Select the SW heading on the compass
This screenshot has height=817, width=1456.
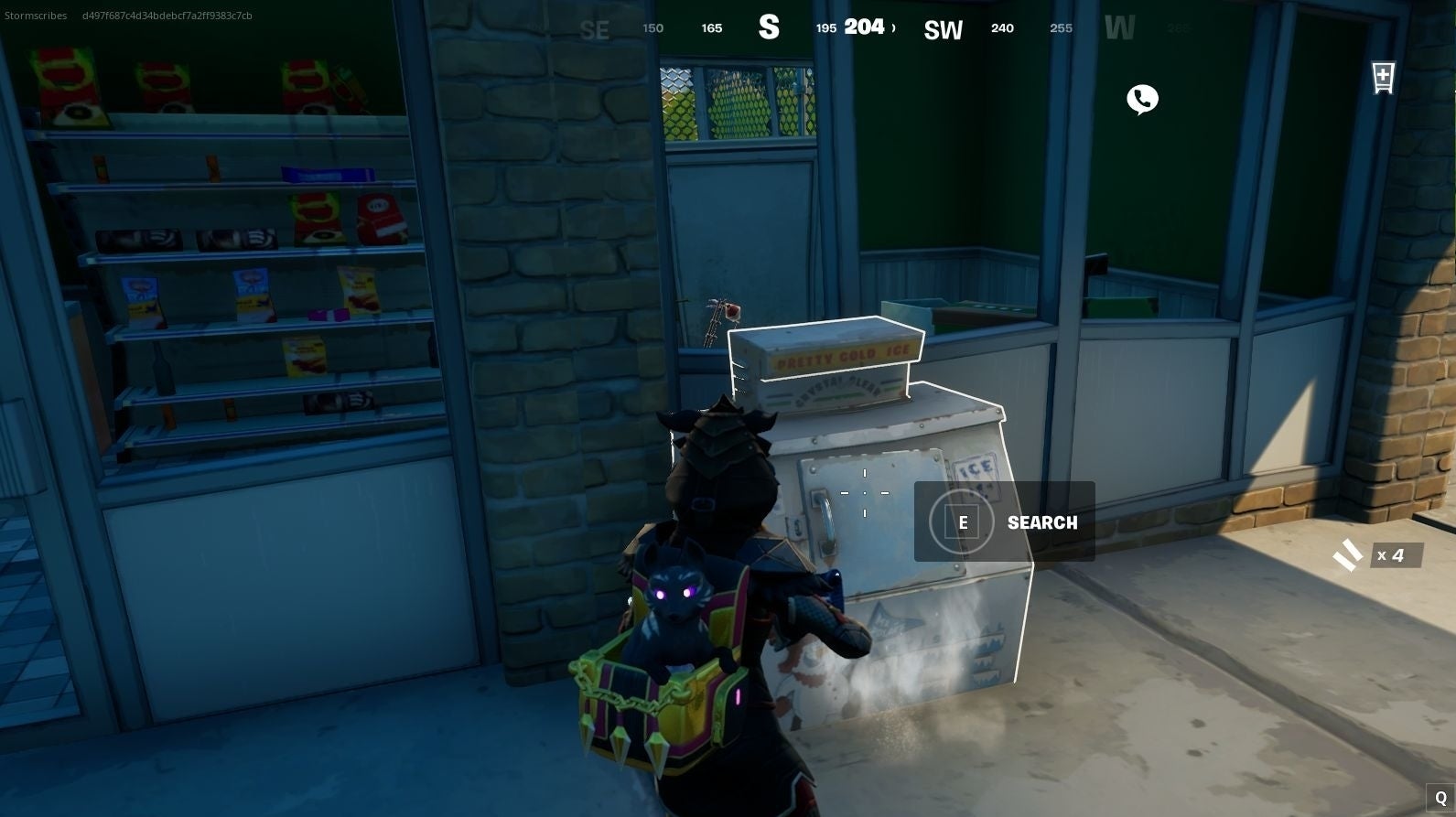943,28
